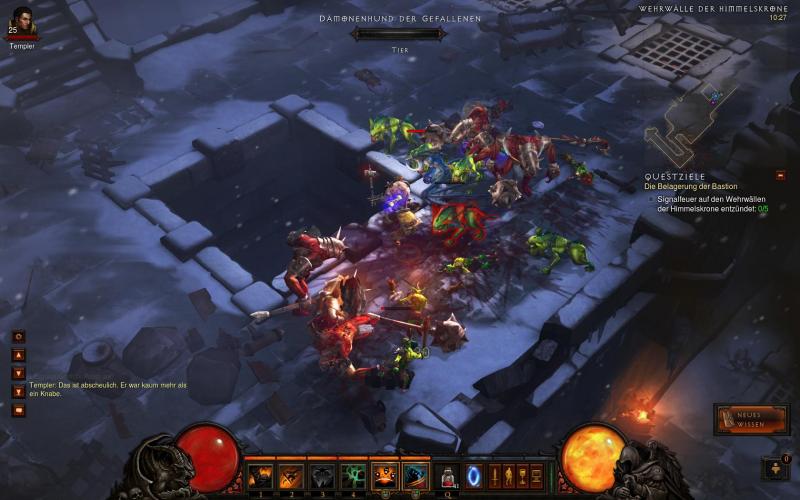800x500 pixels.
Task: Collapse the Questziele tracker
Action: click(780, 175)
